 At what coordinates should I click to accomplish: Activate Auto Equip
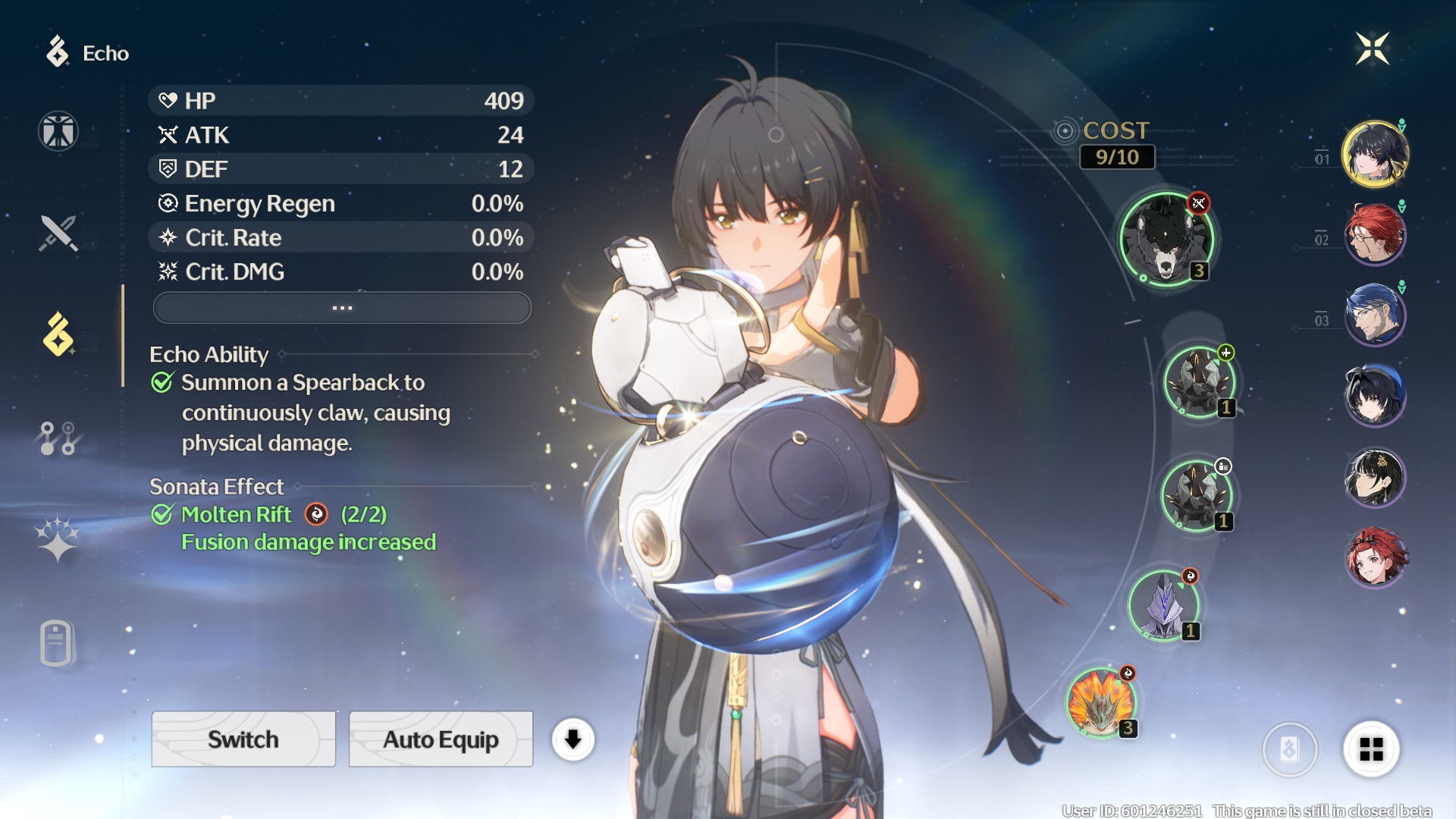[441, 739]
